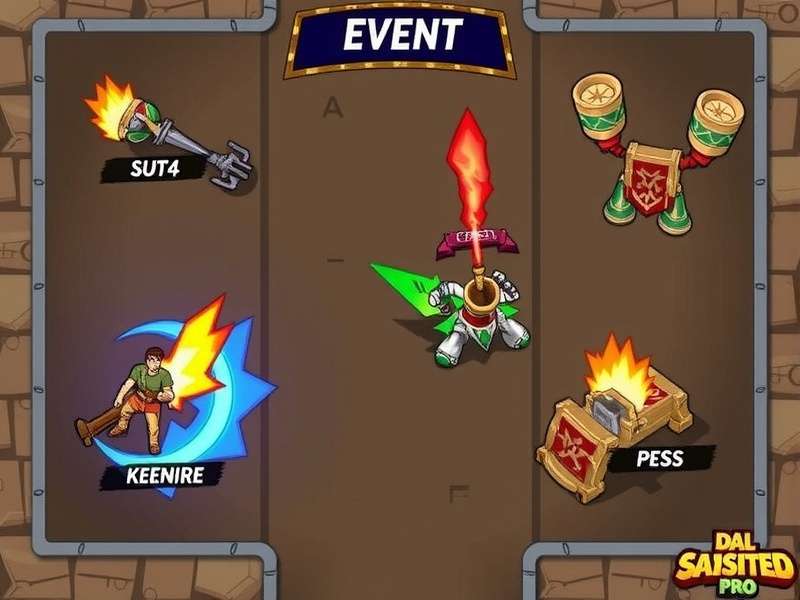
Task: Choose the armored knight with flaming sword
Action: coord(470,300)
